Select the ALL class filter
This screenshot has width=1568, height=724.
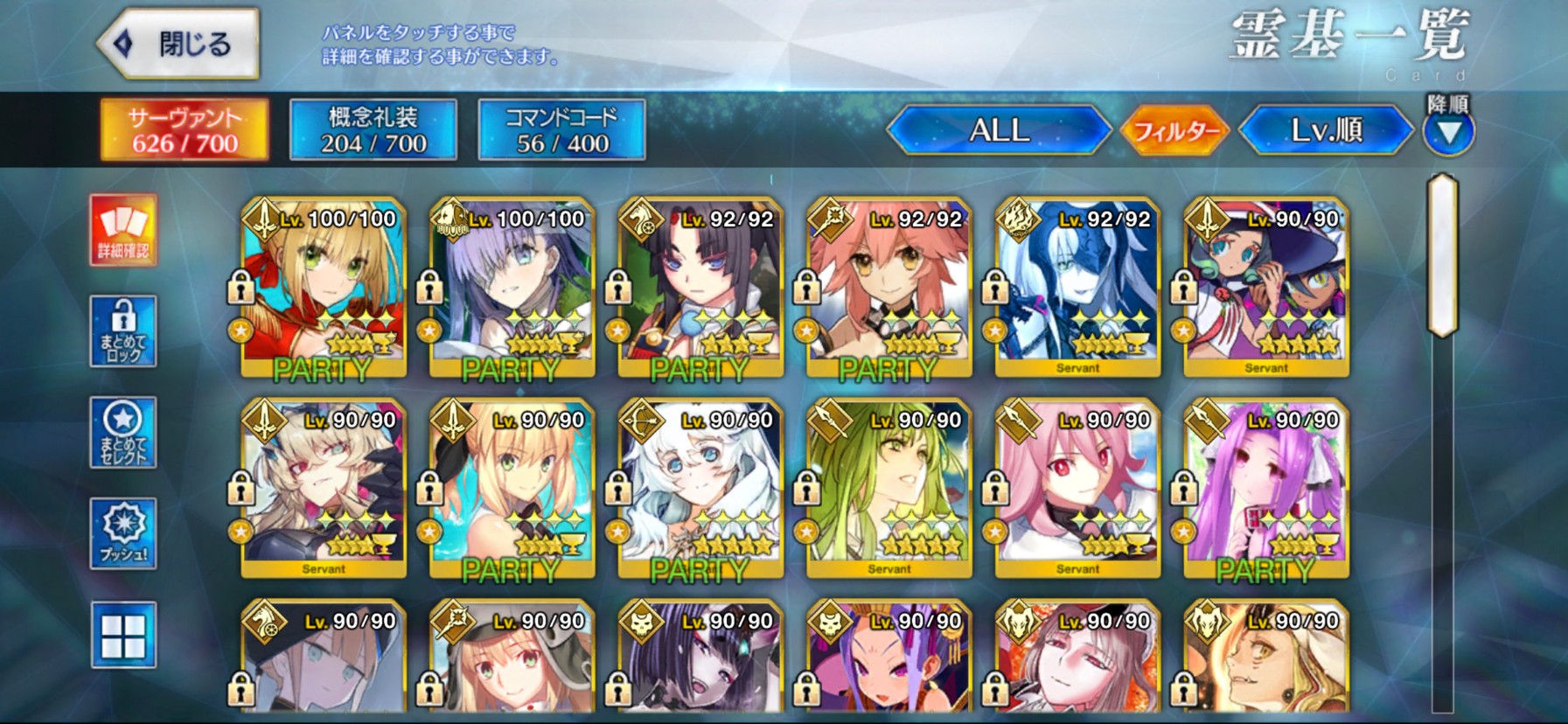click(999, 130)
